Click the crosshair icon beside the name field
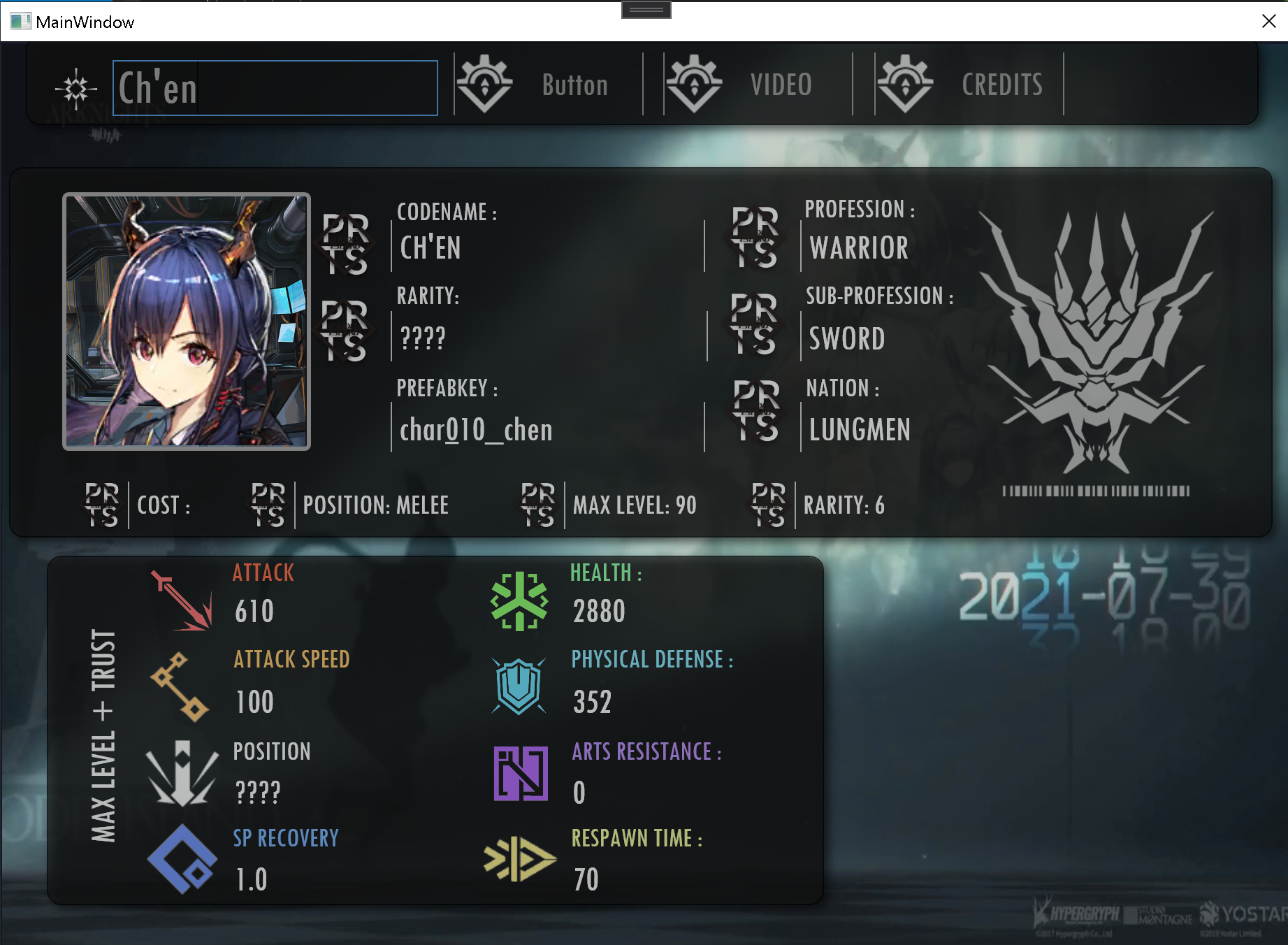 point(75,88)
